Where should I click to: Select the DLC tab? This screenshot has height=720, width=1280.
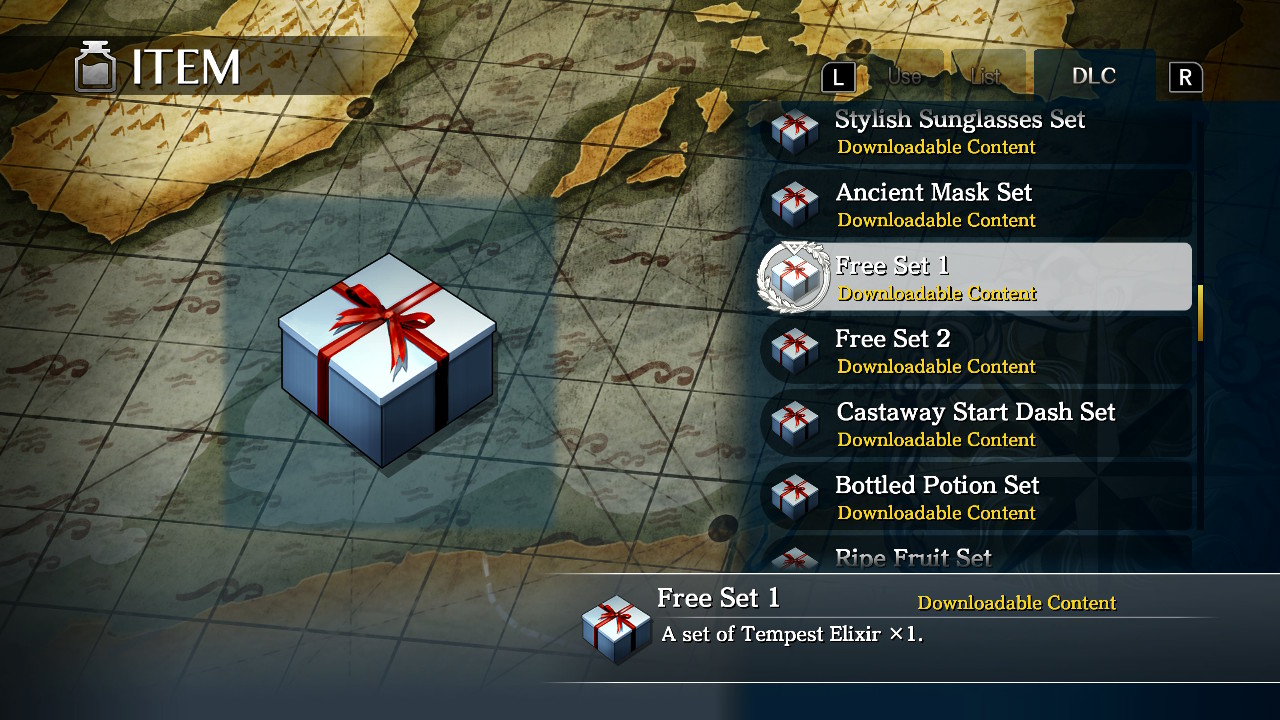point(1093,74)
